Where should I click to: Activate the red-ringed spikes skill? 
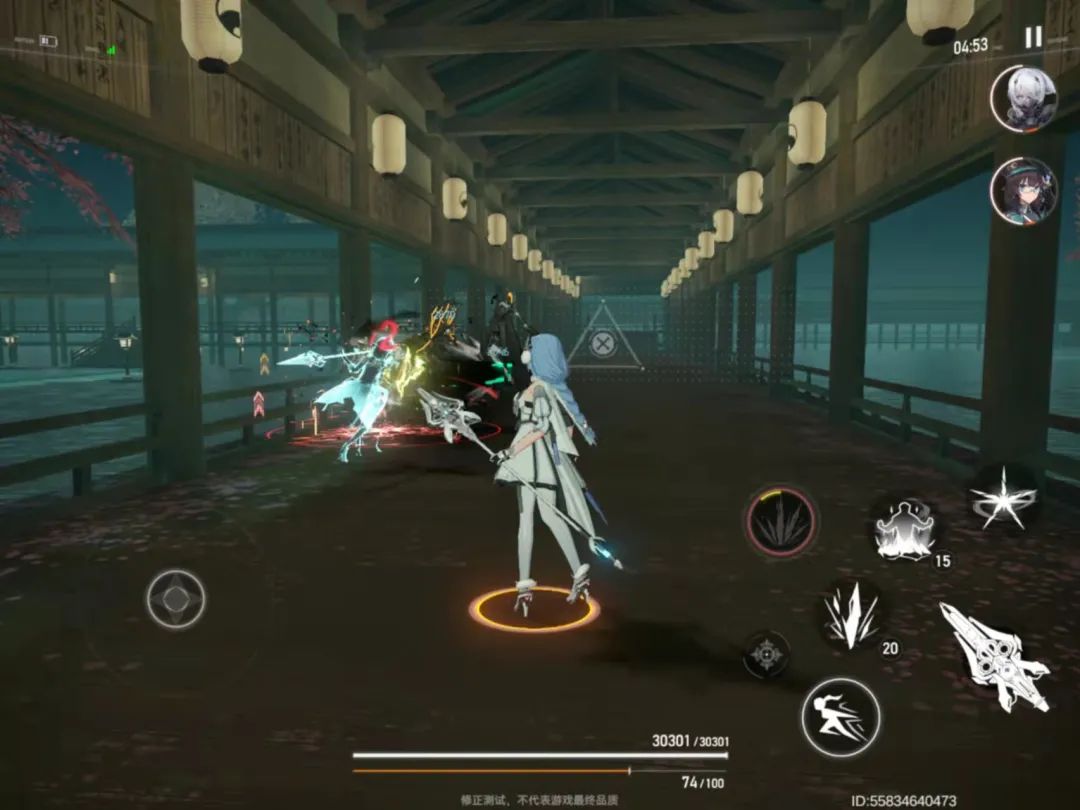pyautogui.click(x=781, y=522)
